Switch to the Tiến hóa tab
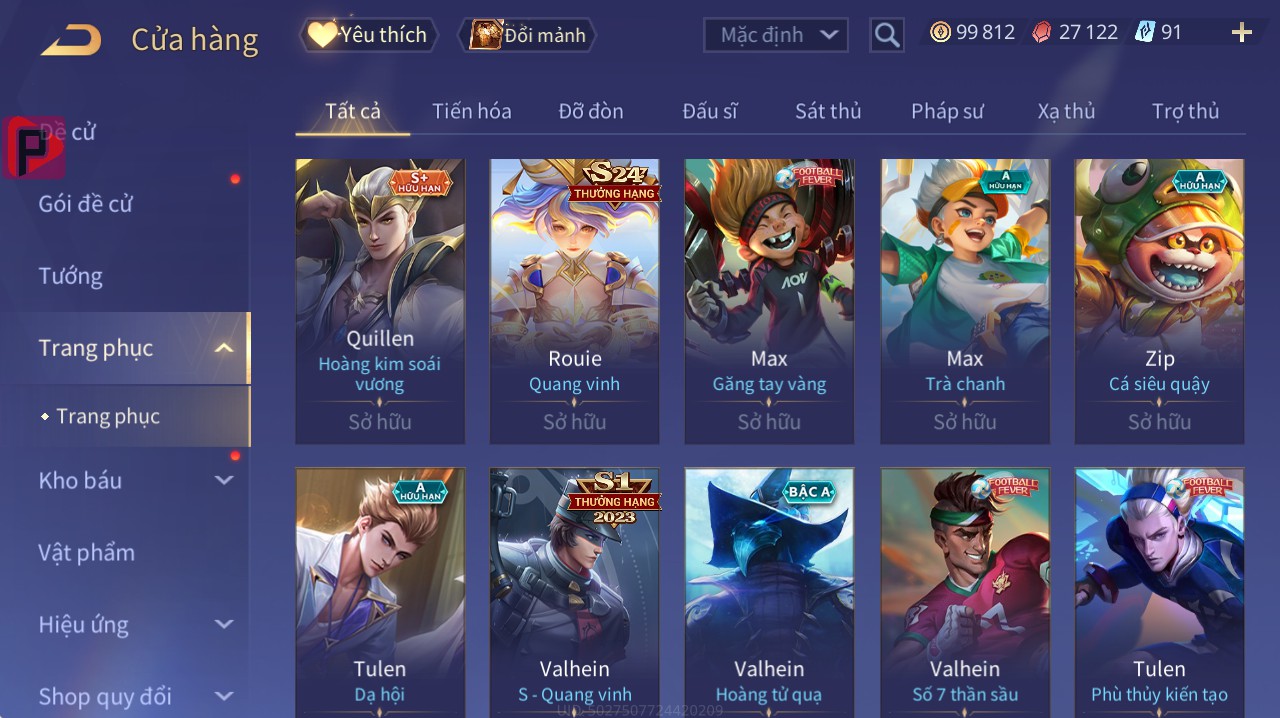 [471, 111]
